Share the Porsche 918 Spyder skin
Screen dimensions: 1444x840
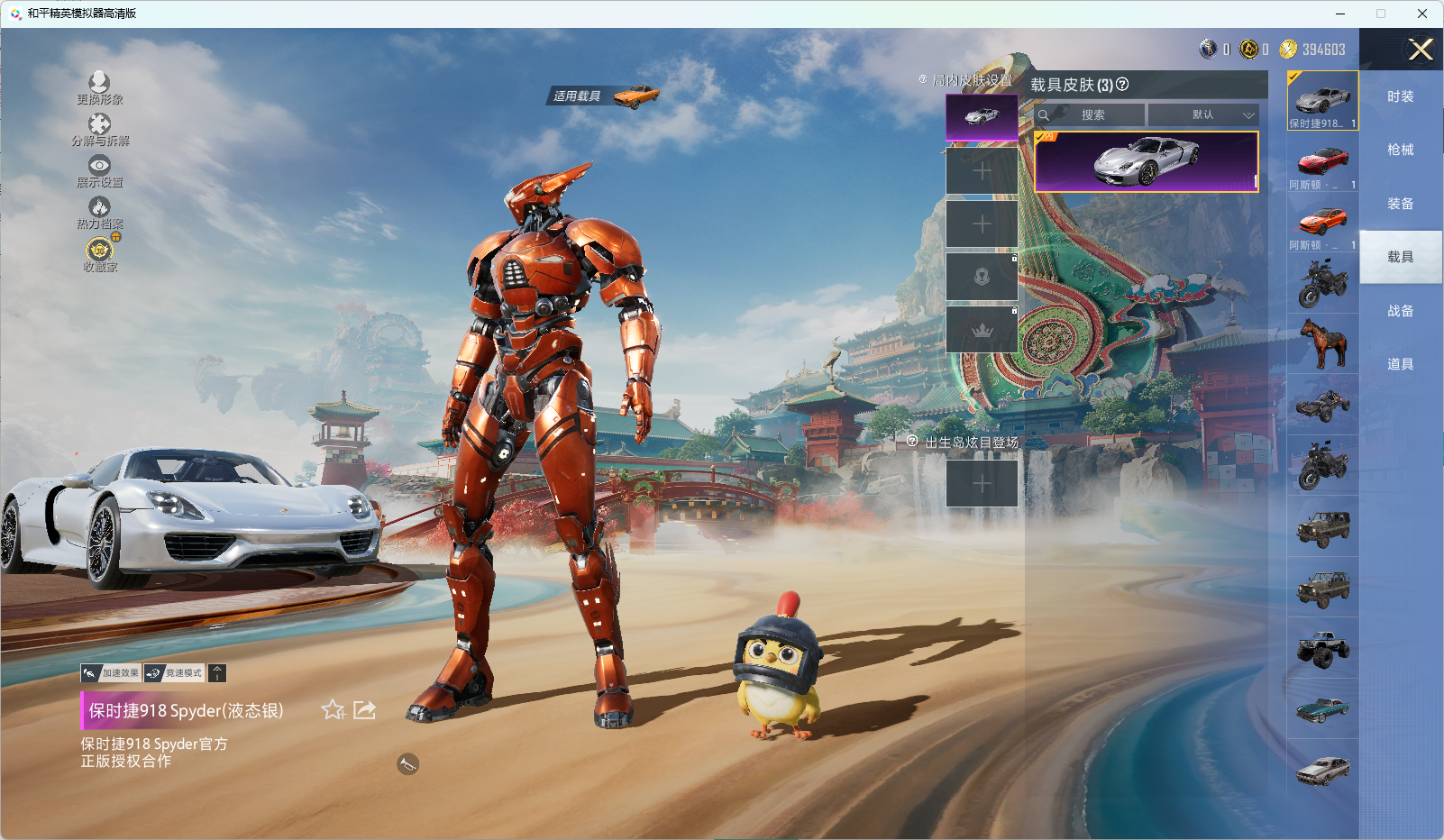click(x=364, y=710)
